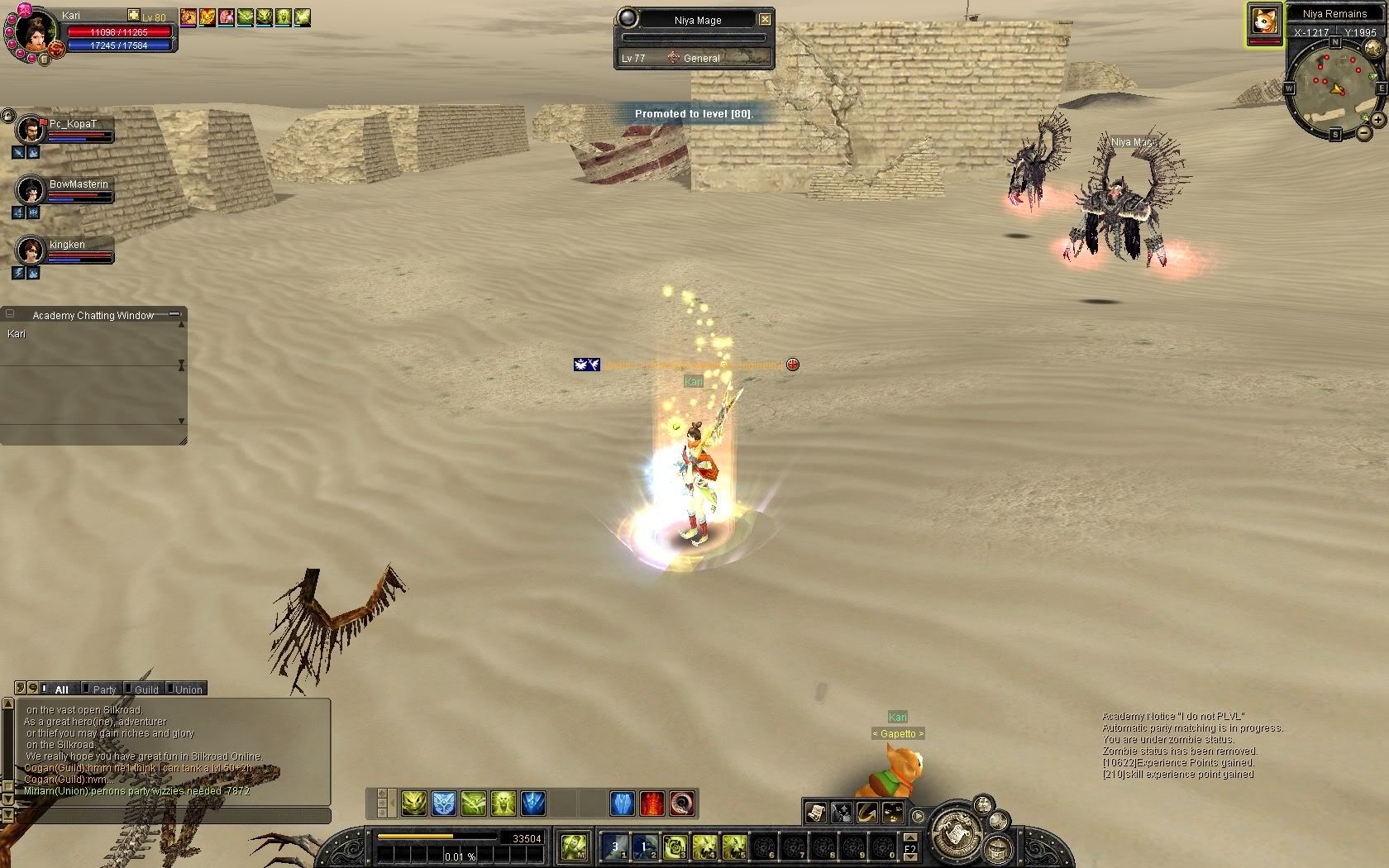Switch to the Party chat tab

(104, 689)
